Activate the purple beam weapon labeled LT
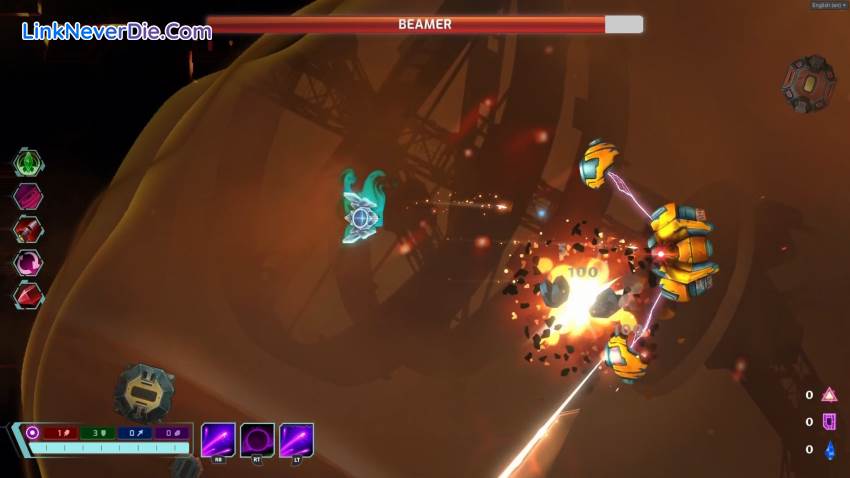This screenshot has width=850, height=478. coord(296,440)
